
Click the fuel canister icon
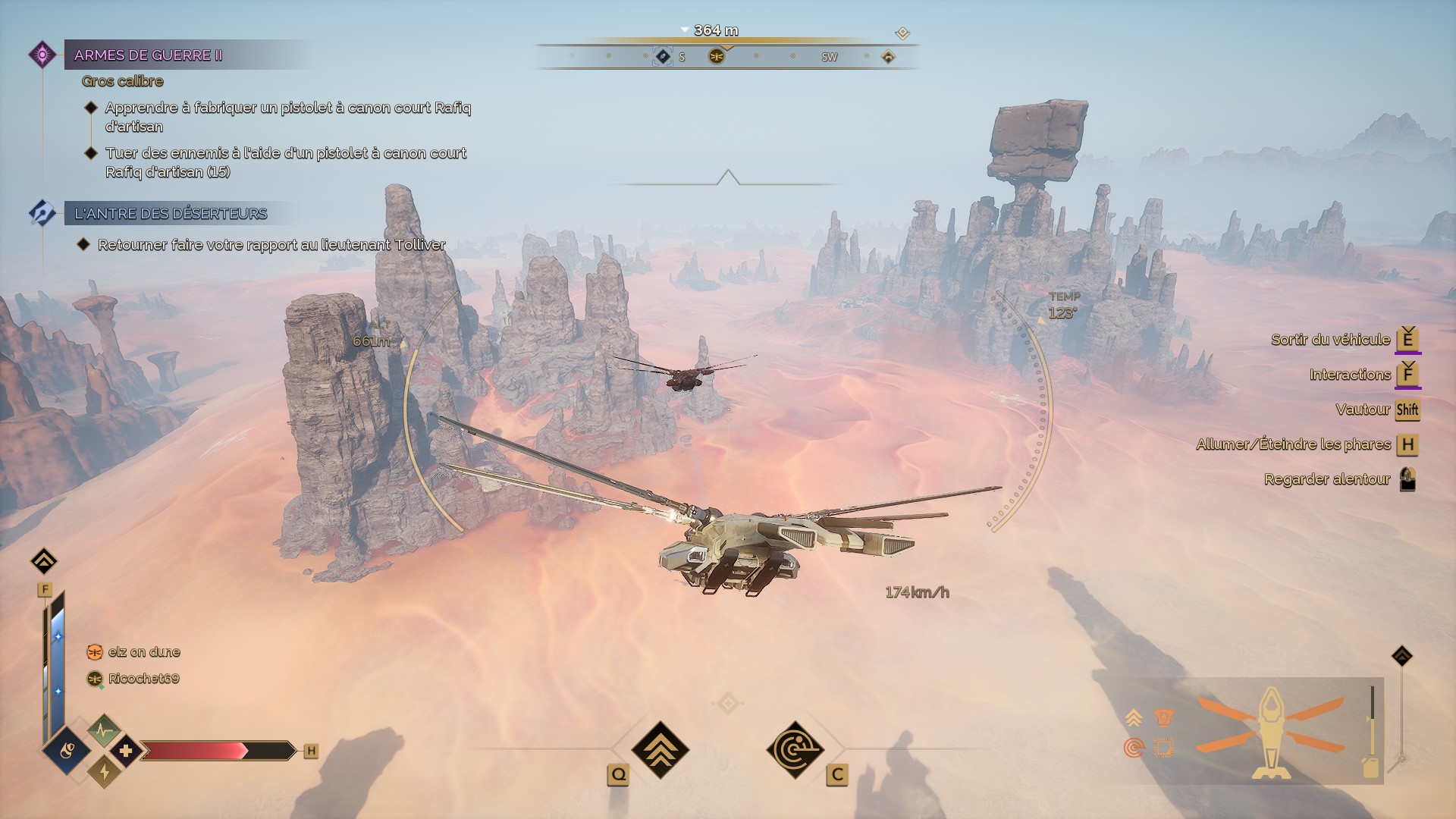1370,767
